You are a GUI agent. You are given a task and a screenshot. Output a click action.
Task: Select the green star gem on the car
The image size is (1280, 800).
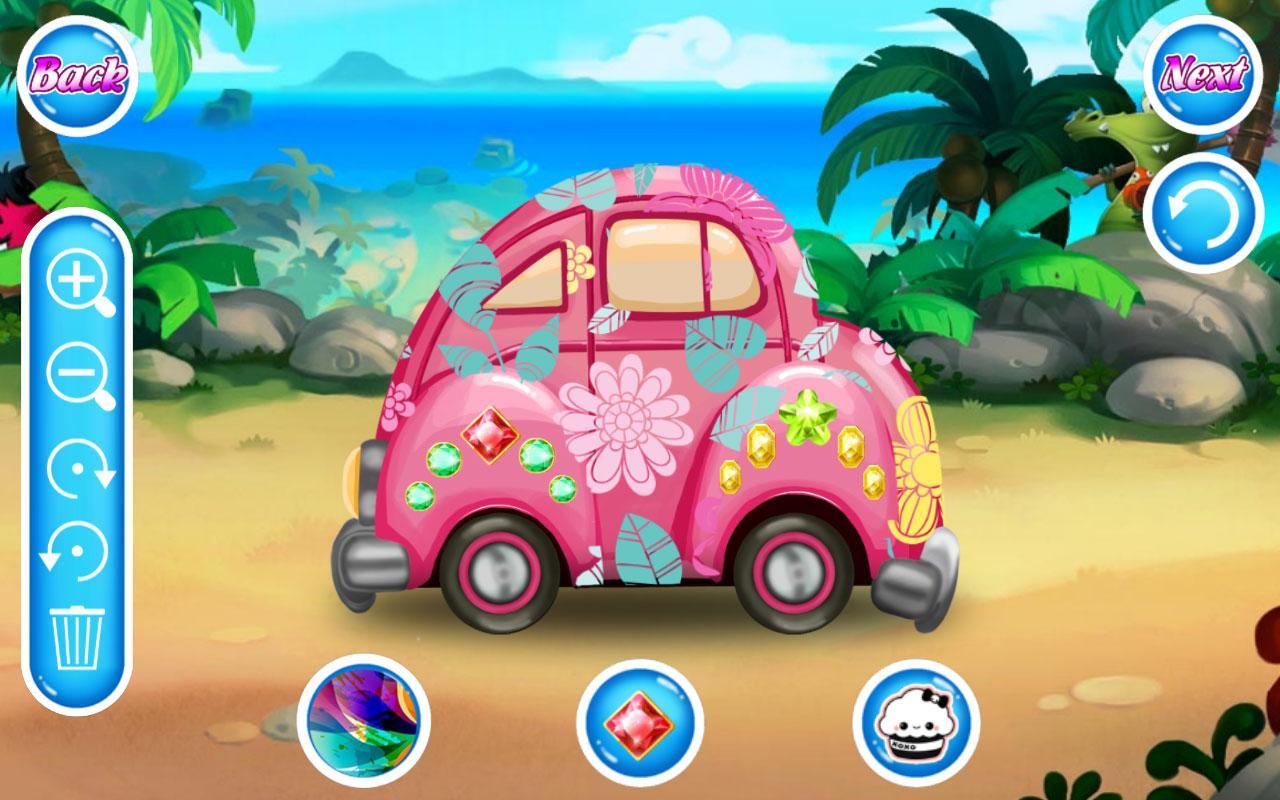coord(806,418)
